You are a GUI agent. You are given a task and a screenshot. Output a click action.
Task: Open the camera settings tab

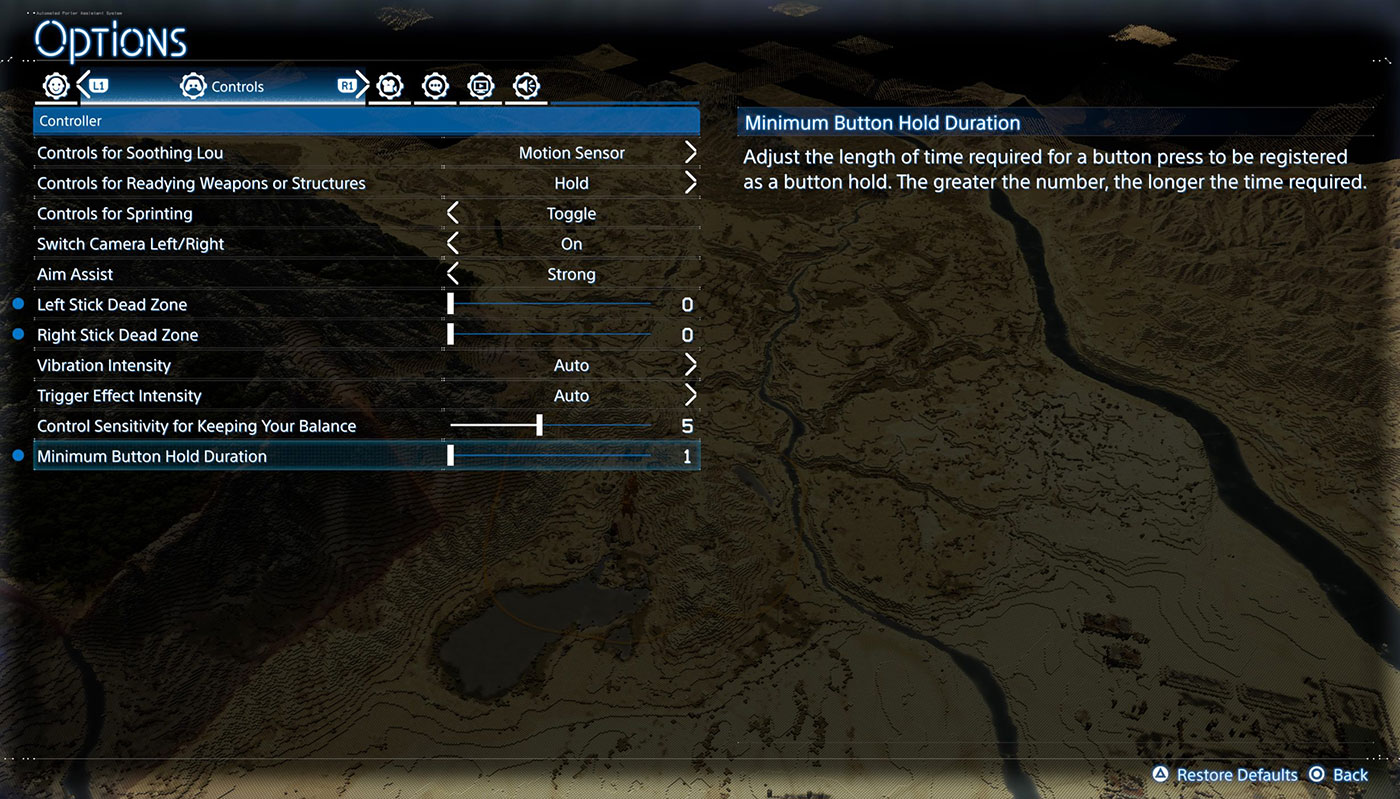[x=390, y=87]
